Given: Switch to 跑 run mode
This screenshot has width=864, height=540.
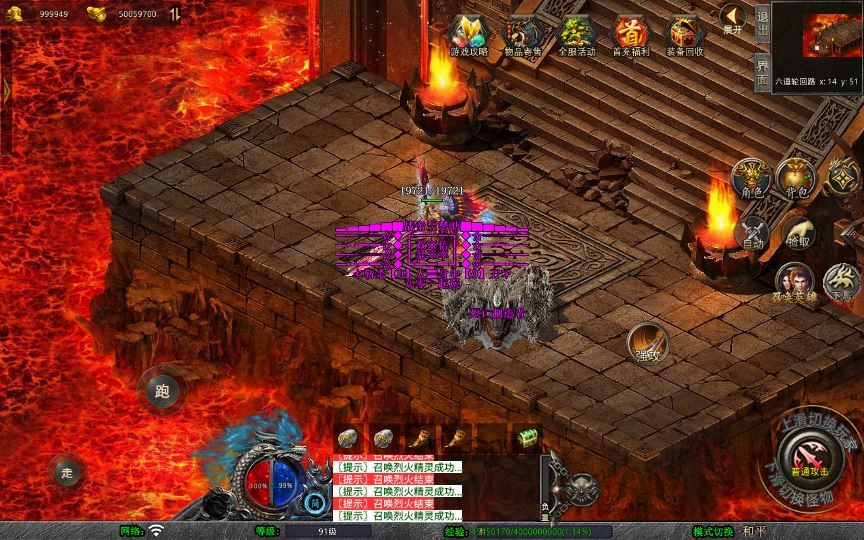Looking at the screenshot, I should [162, 390].
